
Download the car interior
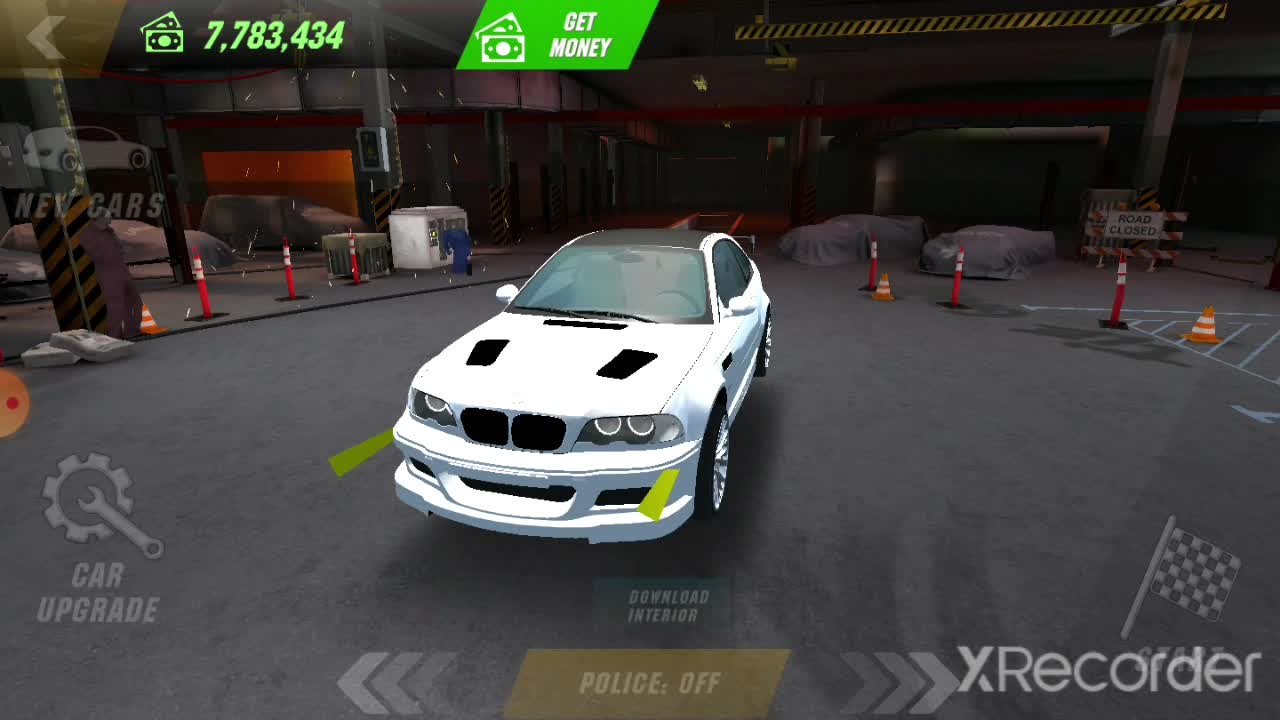point(667,606)
